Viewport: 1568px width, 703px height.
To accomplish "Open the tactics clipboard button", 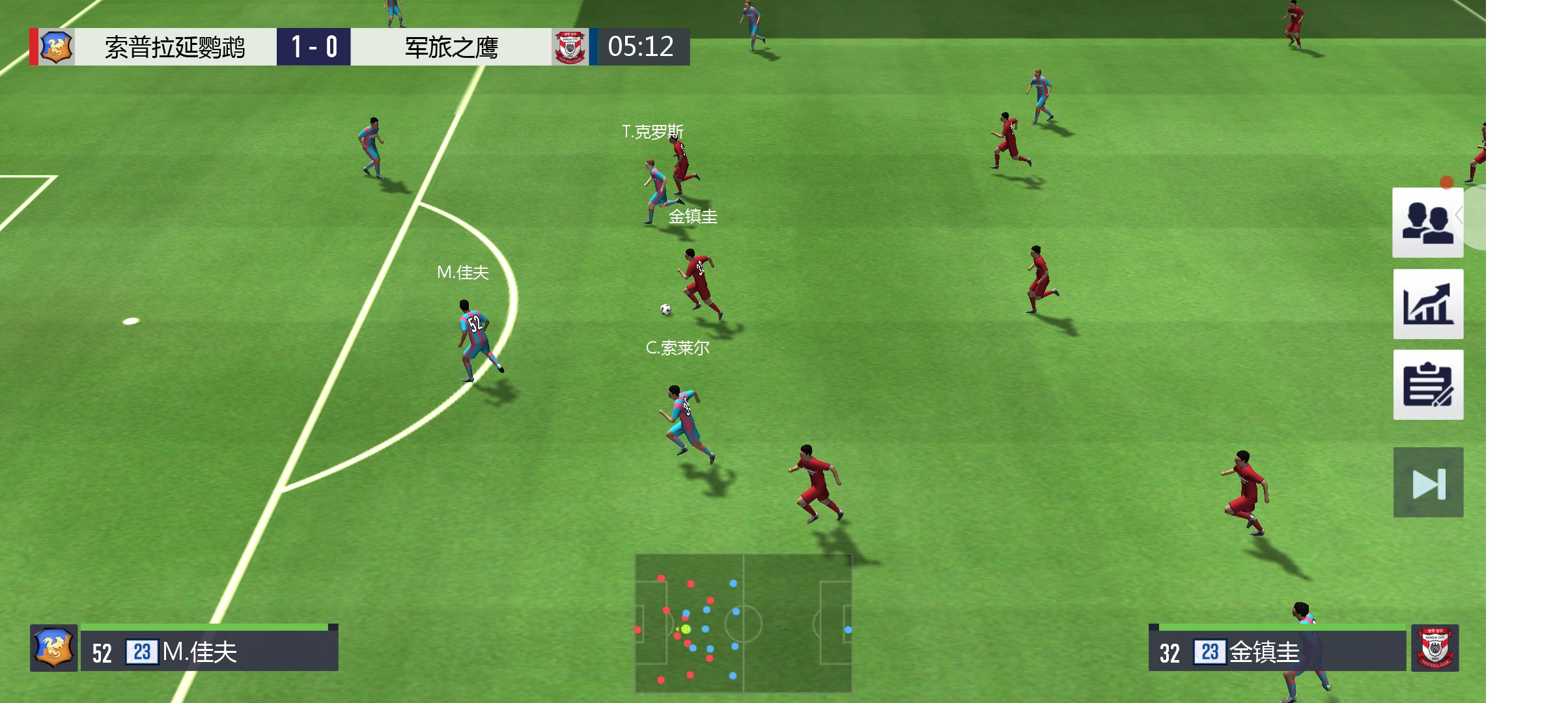I will 1427,385.
